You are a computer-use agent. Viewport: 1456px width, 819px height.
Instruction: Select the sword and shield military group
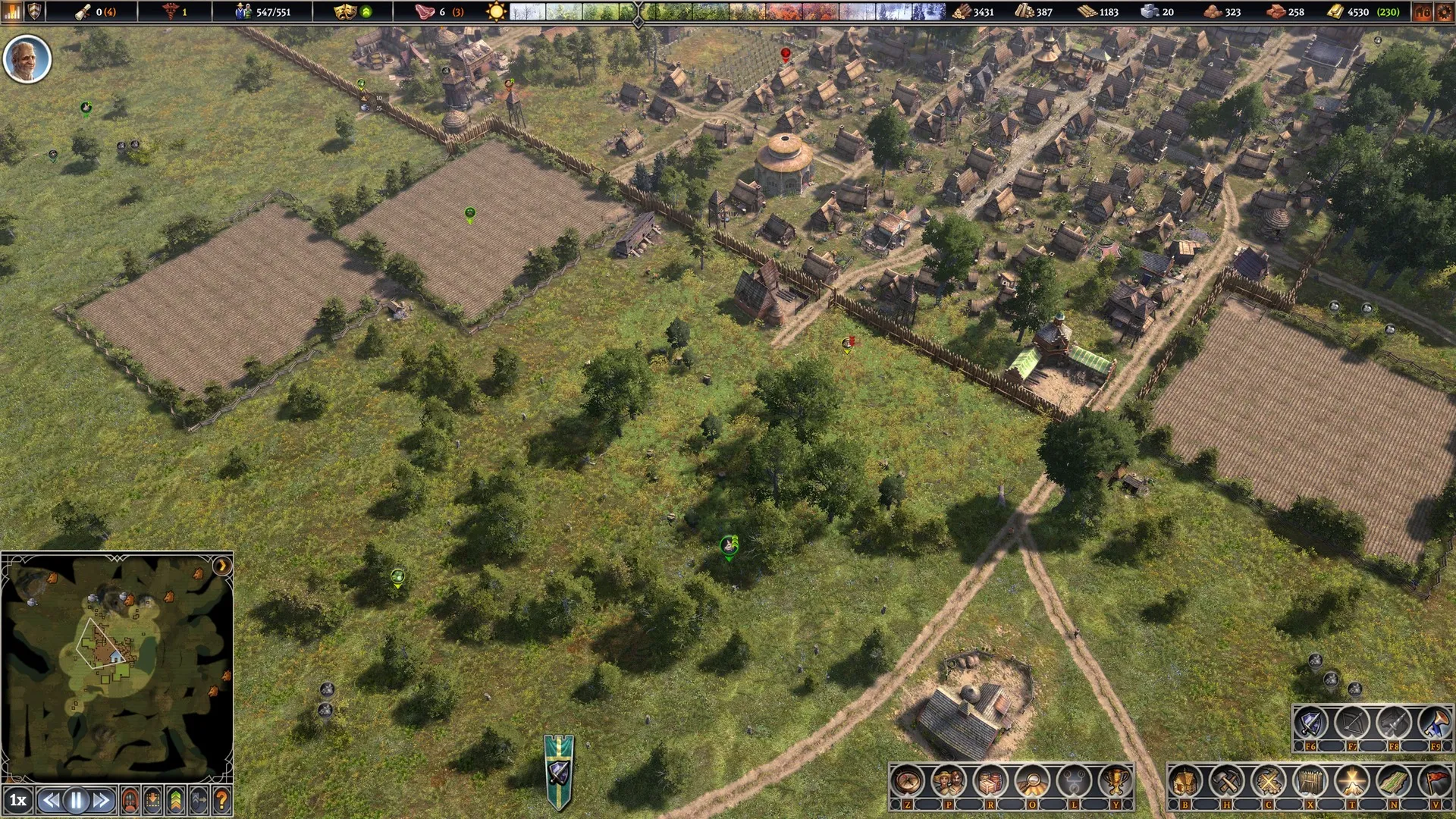(1310, 723)
